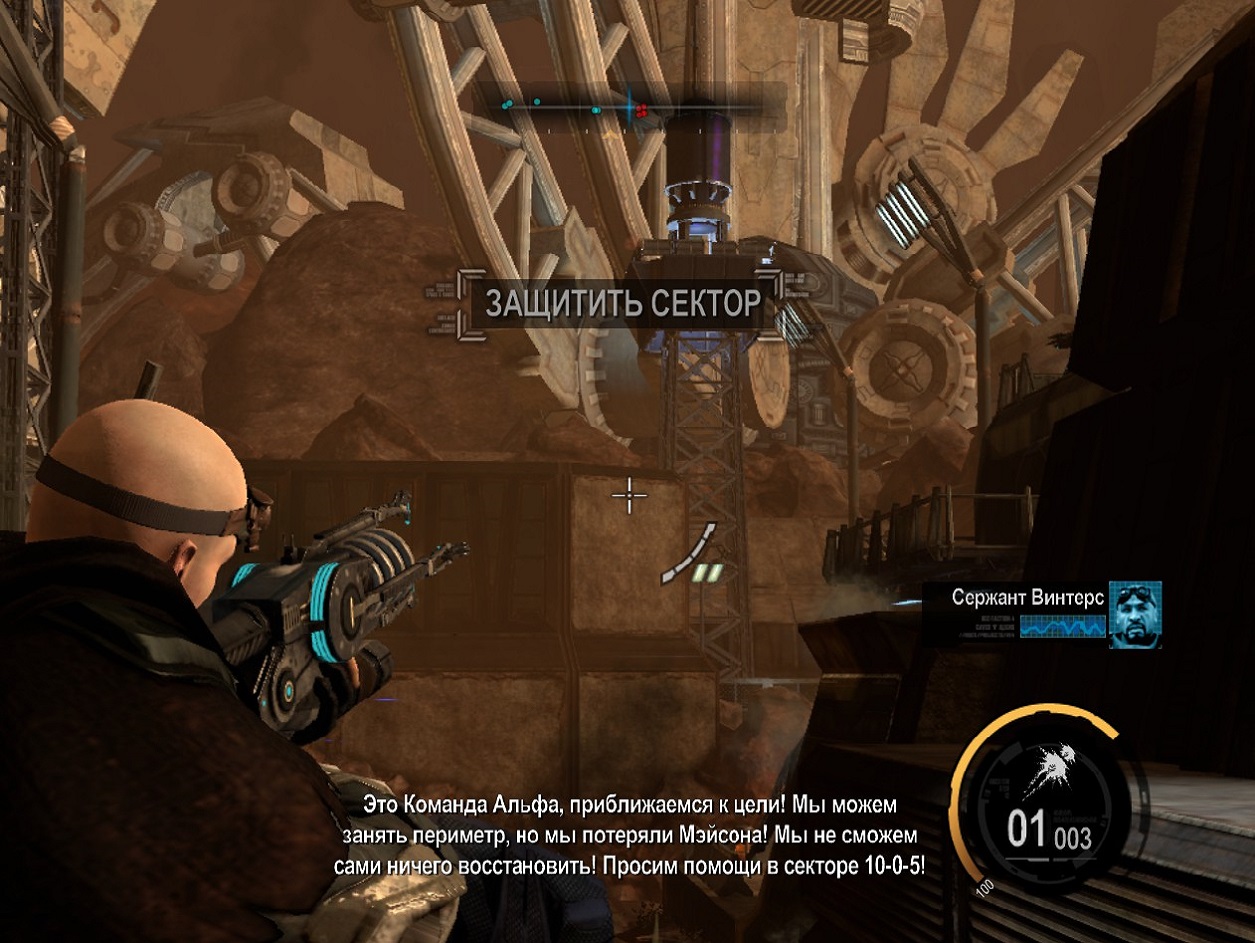Click Sergeant Winters' speaker portrait

coord(1135,614)
